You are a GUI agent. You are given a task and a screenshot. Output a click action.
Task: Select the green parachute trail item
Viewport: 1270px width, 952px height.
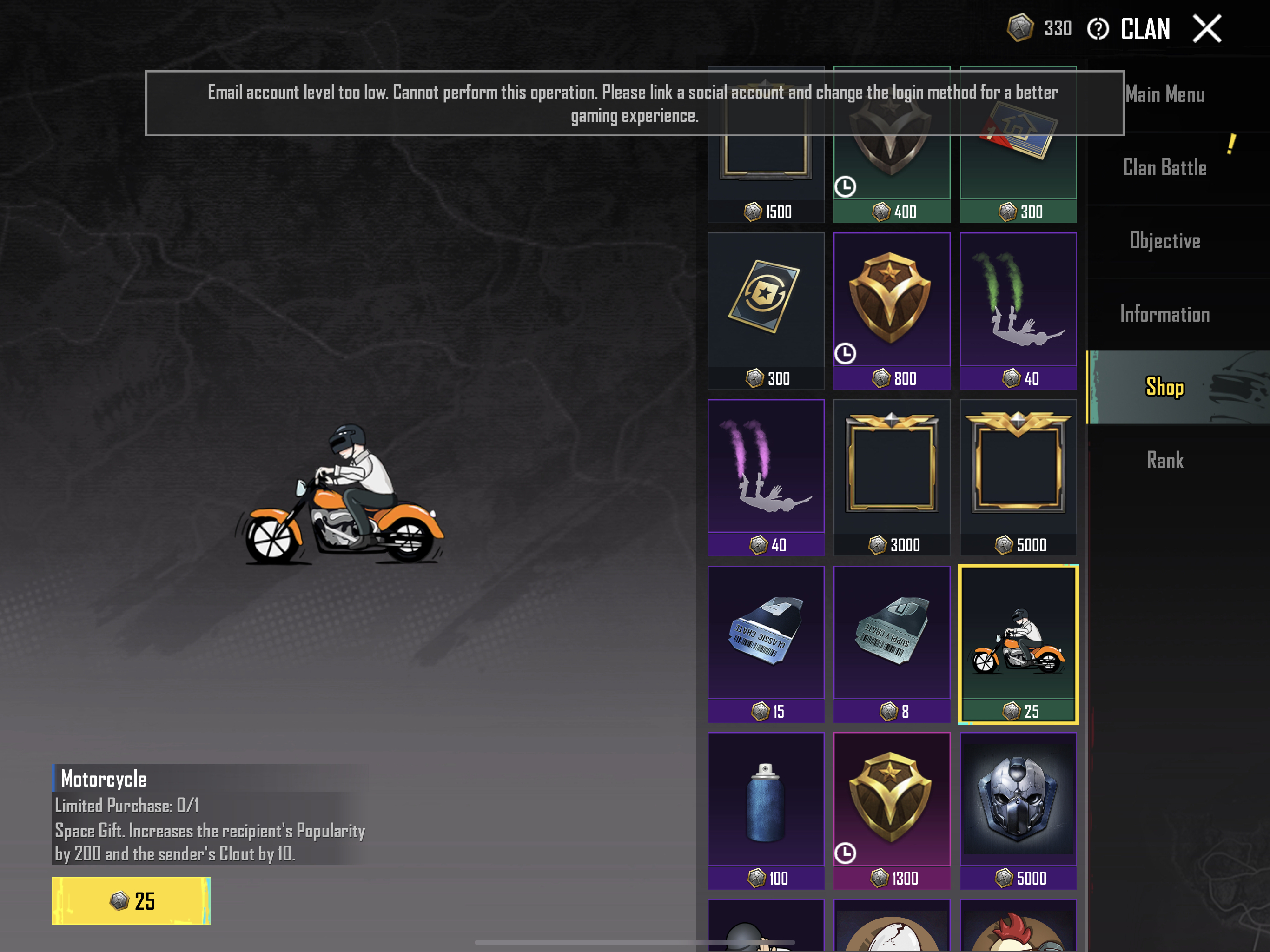point(1018,311)
